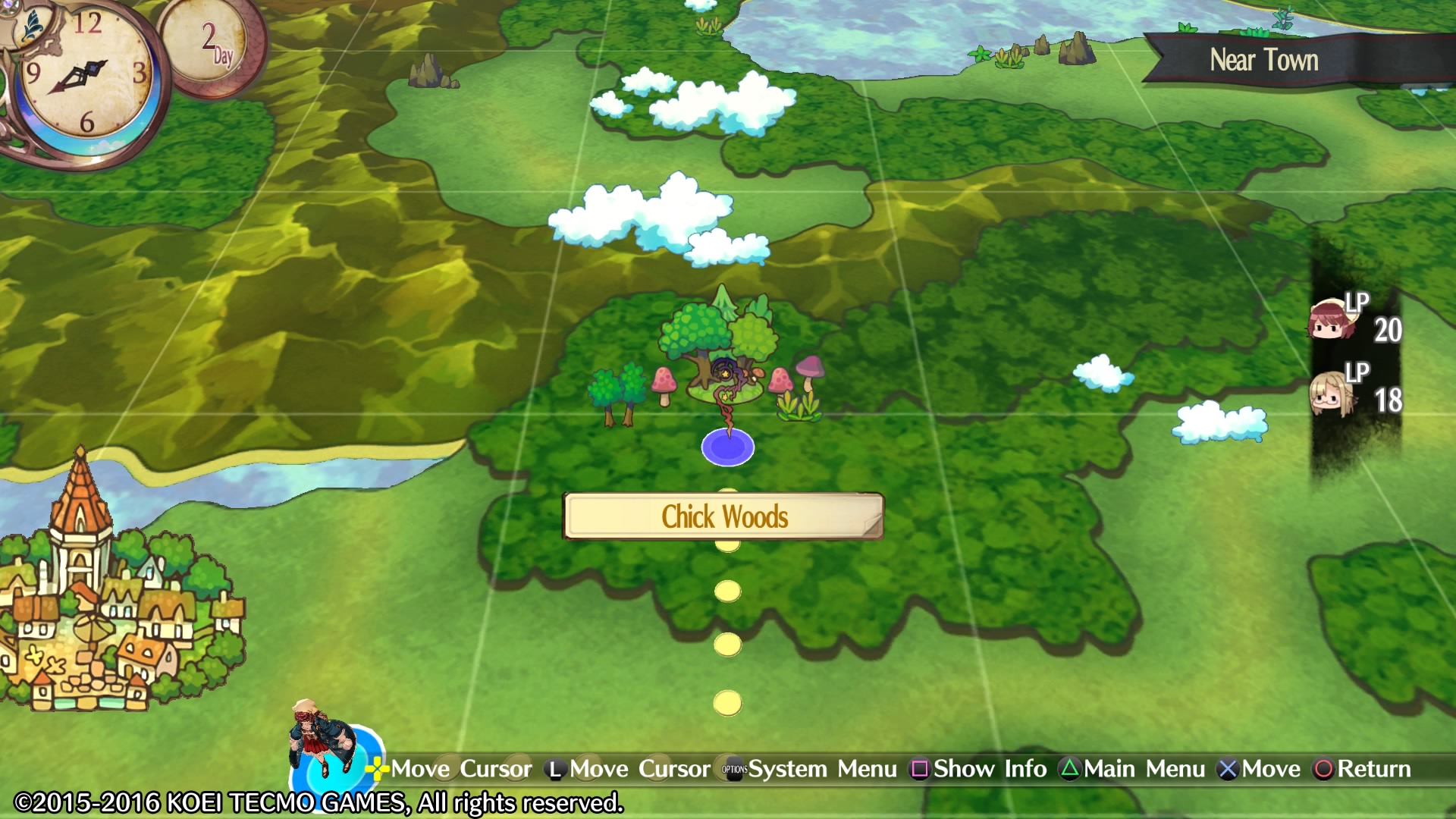The width and height of the screenshot is (1456, 819).
Task: Select the Chick Woods location label
Action: [723, 516]
